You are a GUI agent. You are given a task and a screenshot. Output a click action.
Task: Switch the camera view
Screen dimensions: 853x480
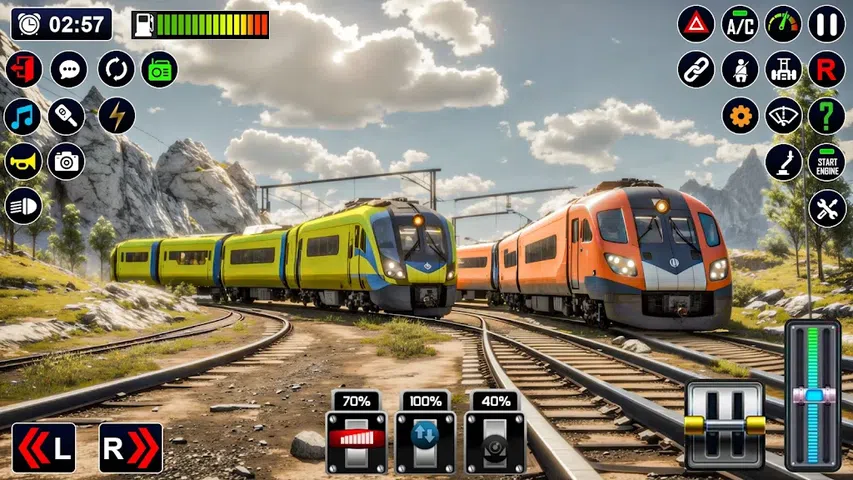pos(67,162)
